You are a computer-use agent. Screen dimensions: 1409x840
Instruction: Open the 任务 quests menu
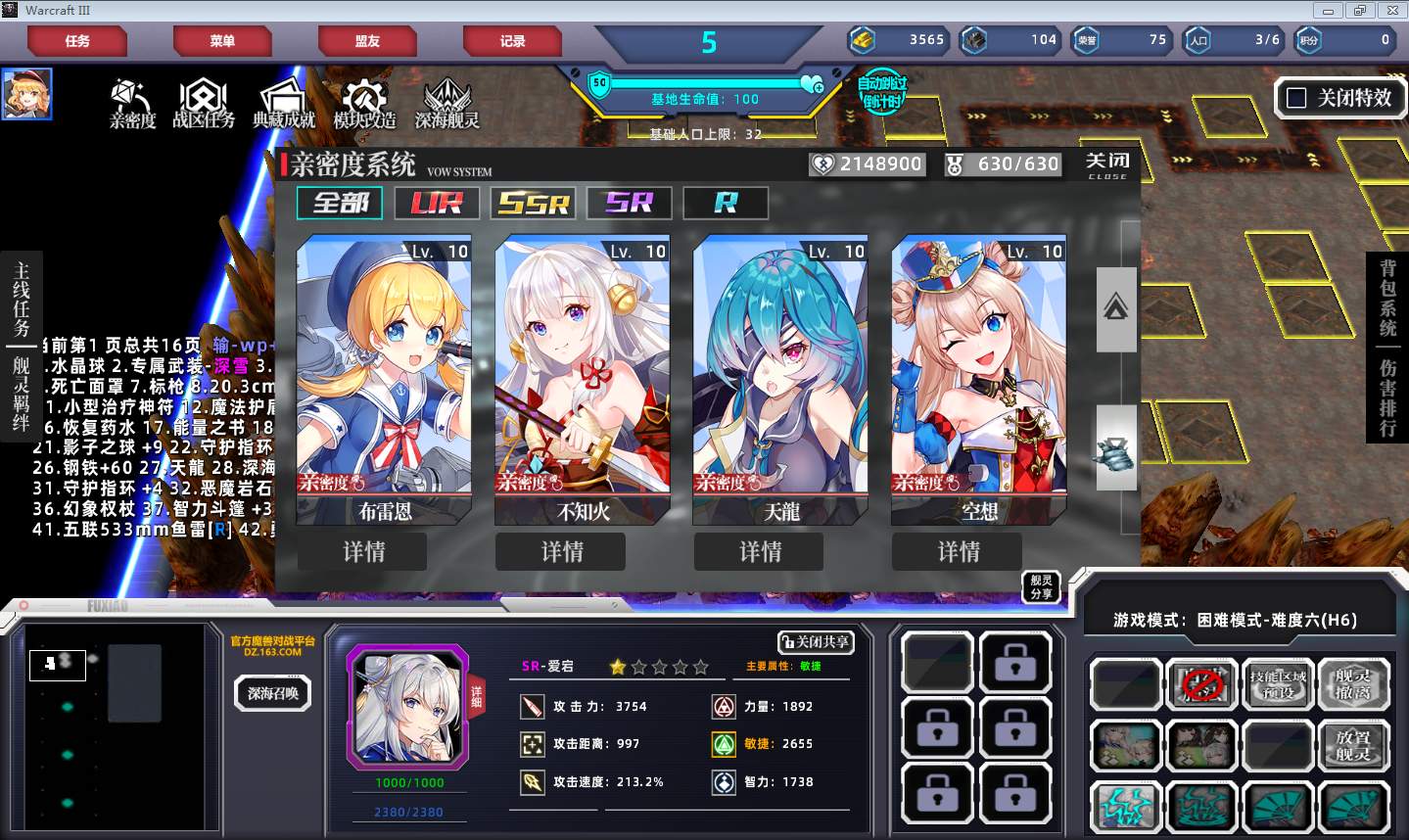pyautogui.click(x=77, y=41)
